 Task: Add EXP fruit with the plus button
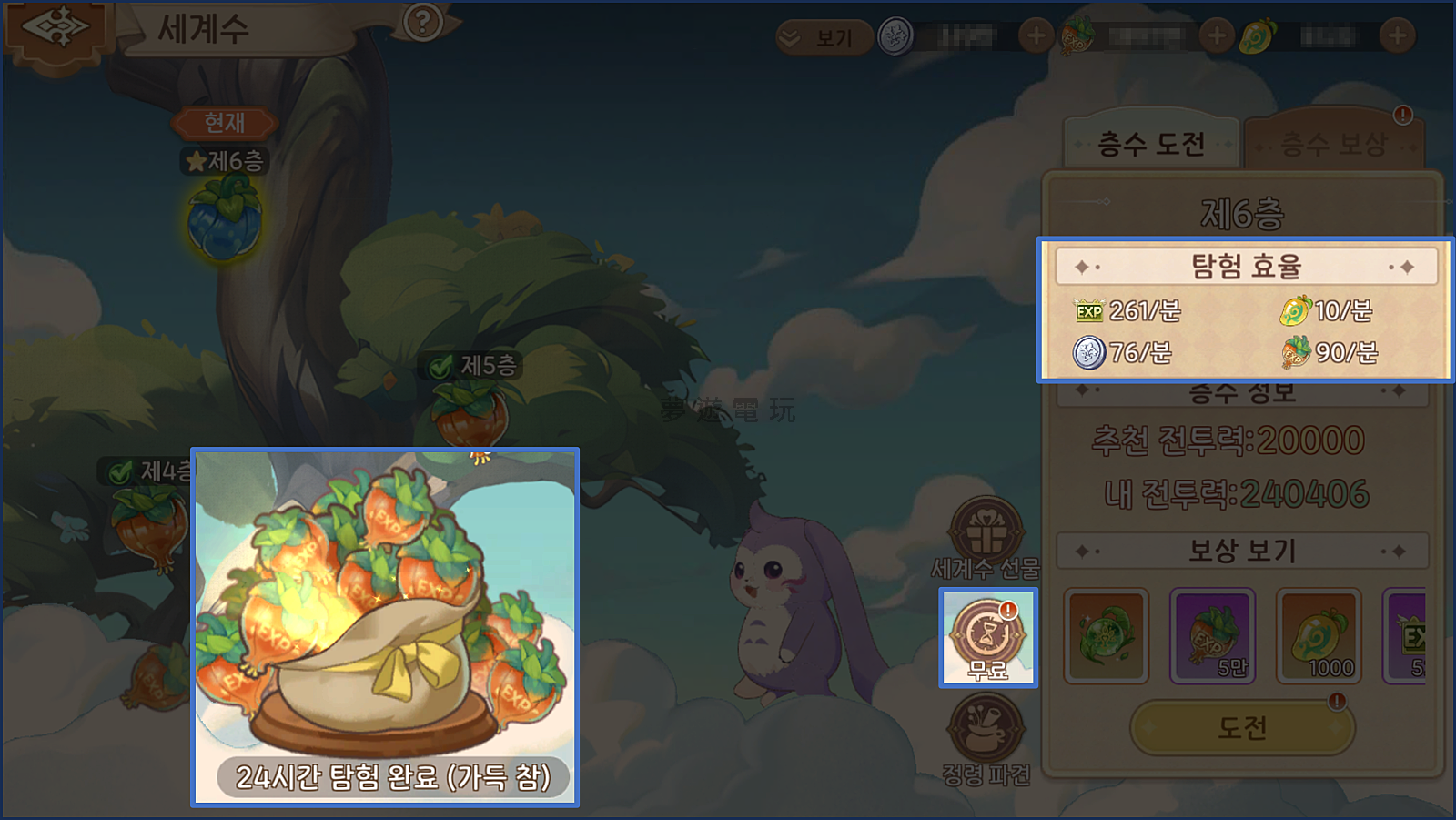coord(1216,36)
